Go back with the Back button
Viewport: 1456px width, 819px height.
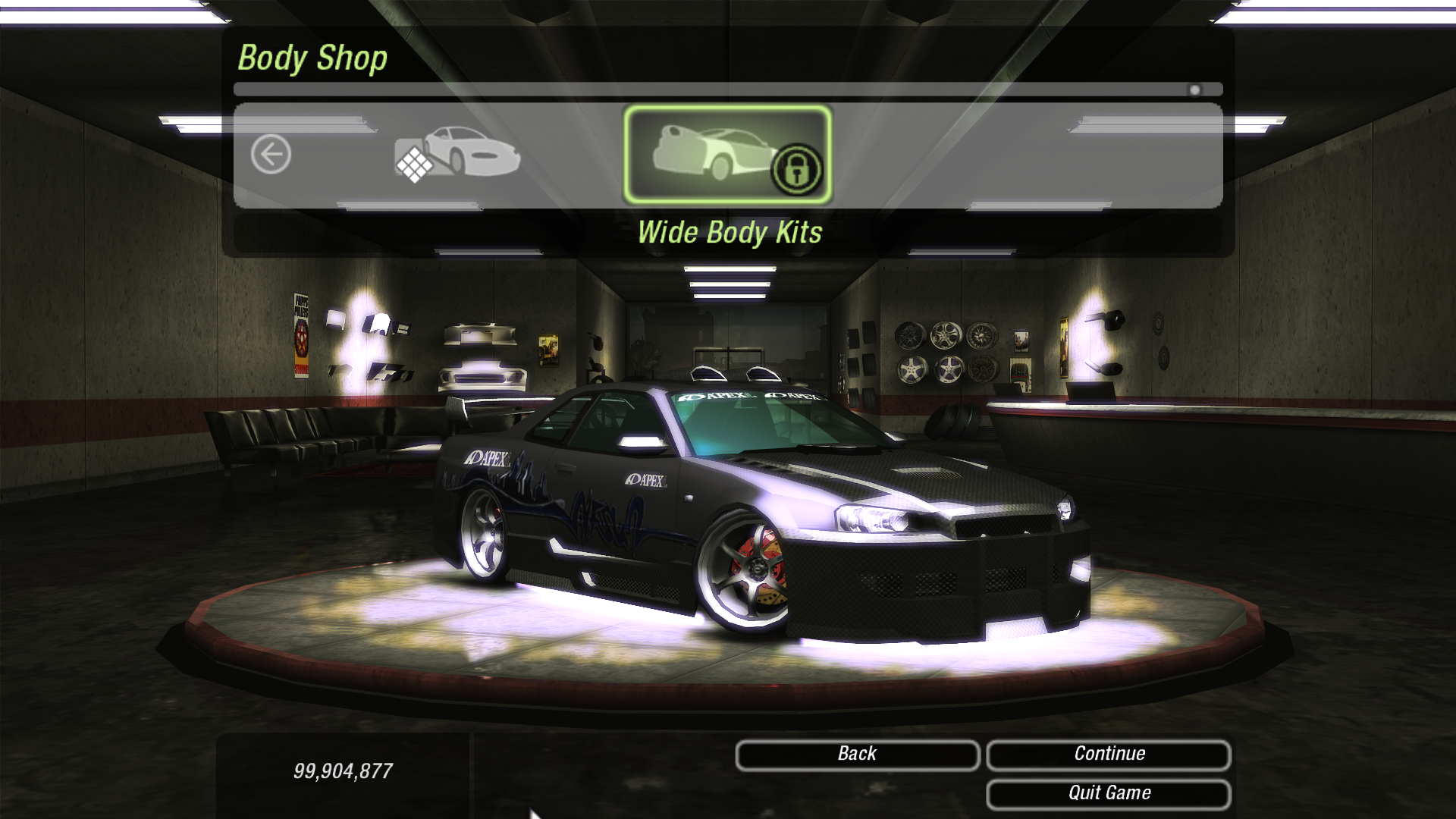[857, 755]
